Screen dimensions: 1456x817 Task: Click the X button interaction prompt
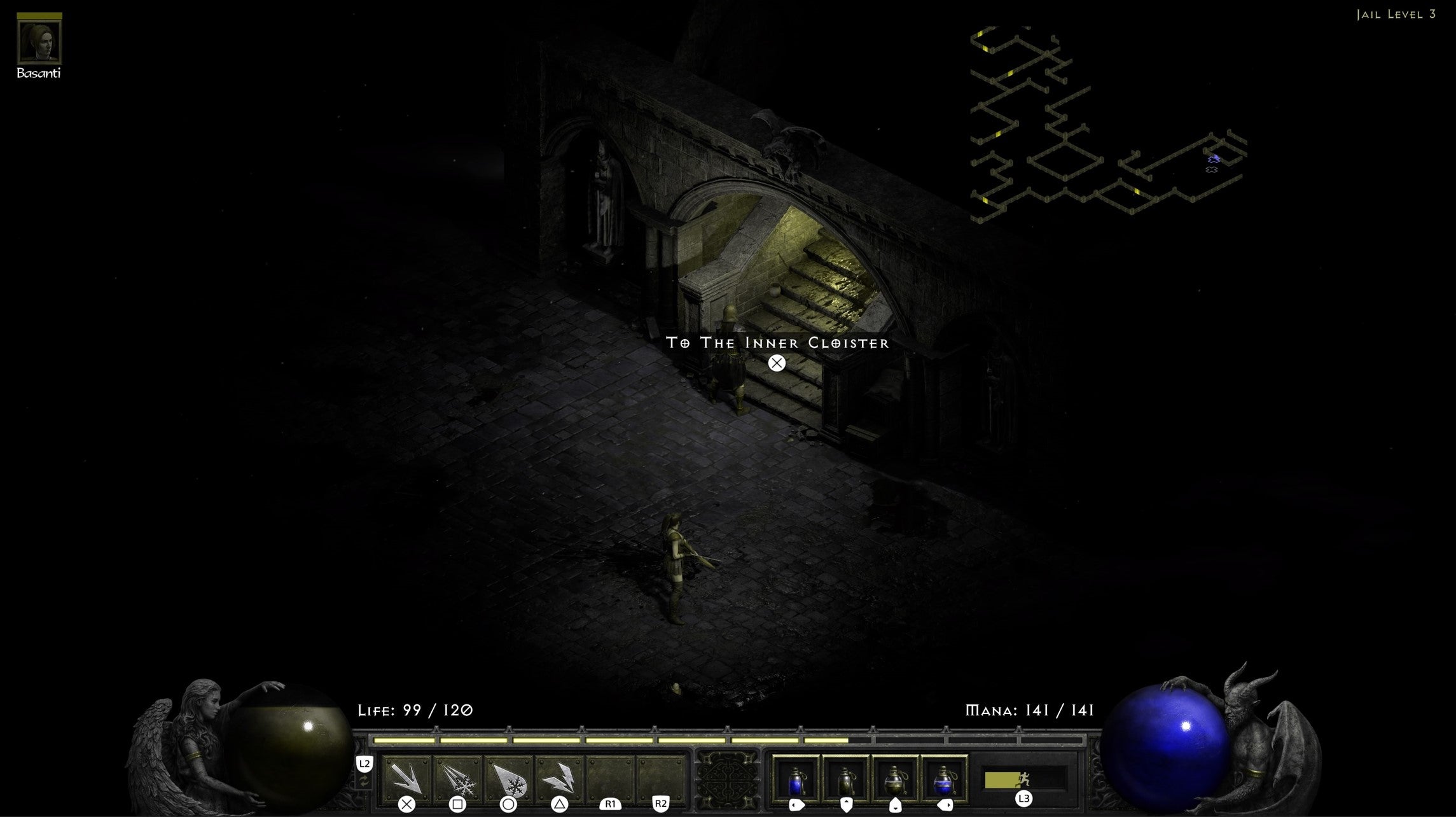point(776,362)
